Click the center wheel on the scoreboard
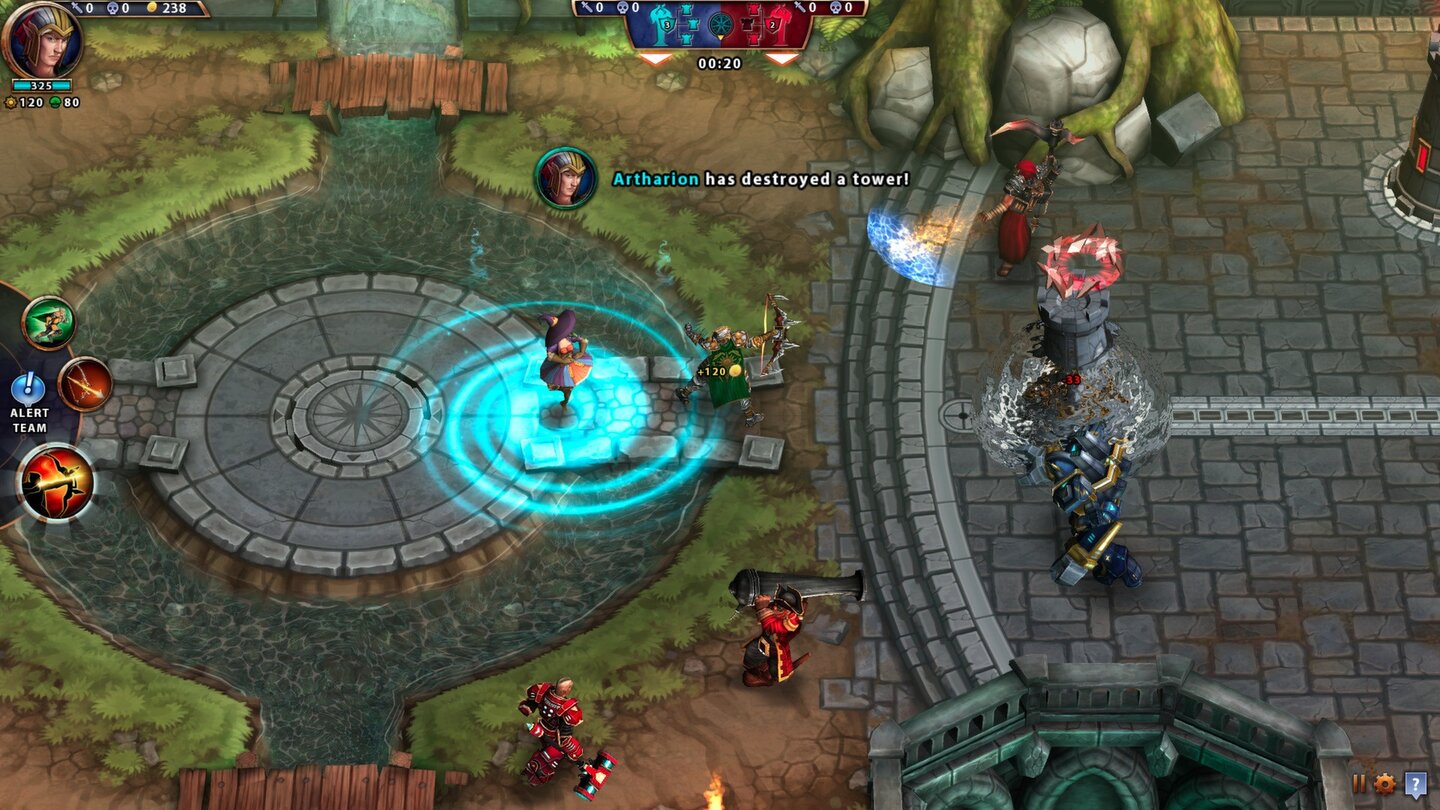The height and width of the screenshot is (810, 1440). [721, 25]
